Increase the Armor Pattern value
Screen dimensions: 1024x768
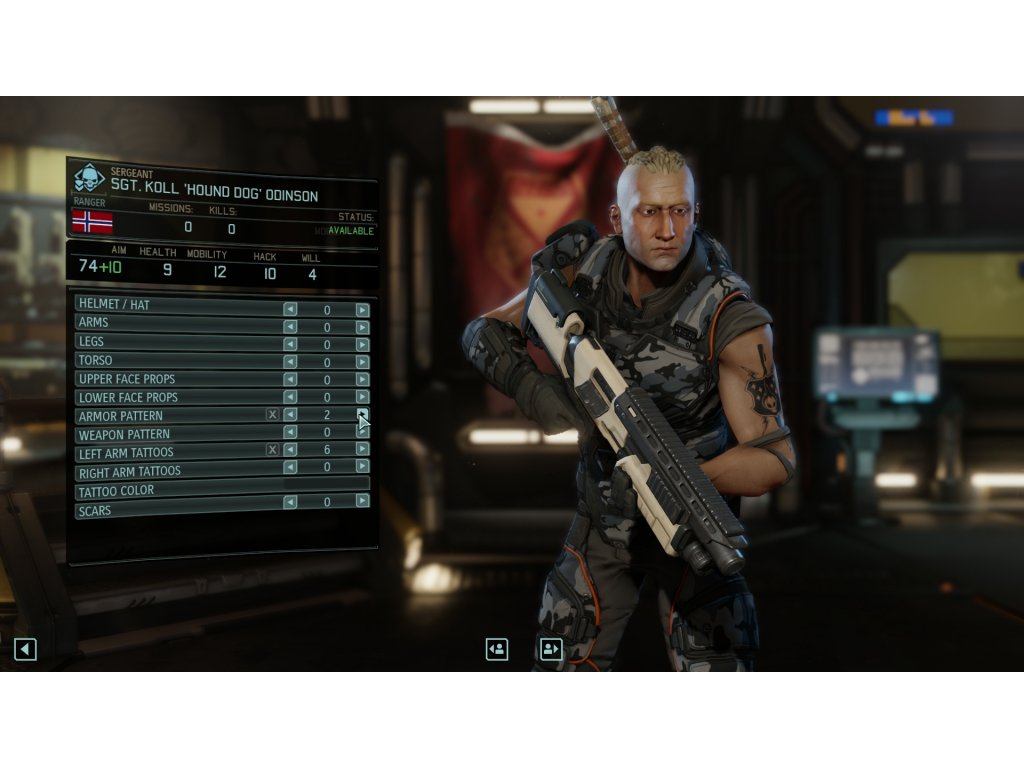pyautogui.click(x=362, y=415)
